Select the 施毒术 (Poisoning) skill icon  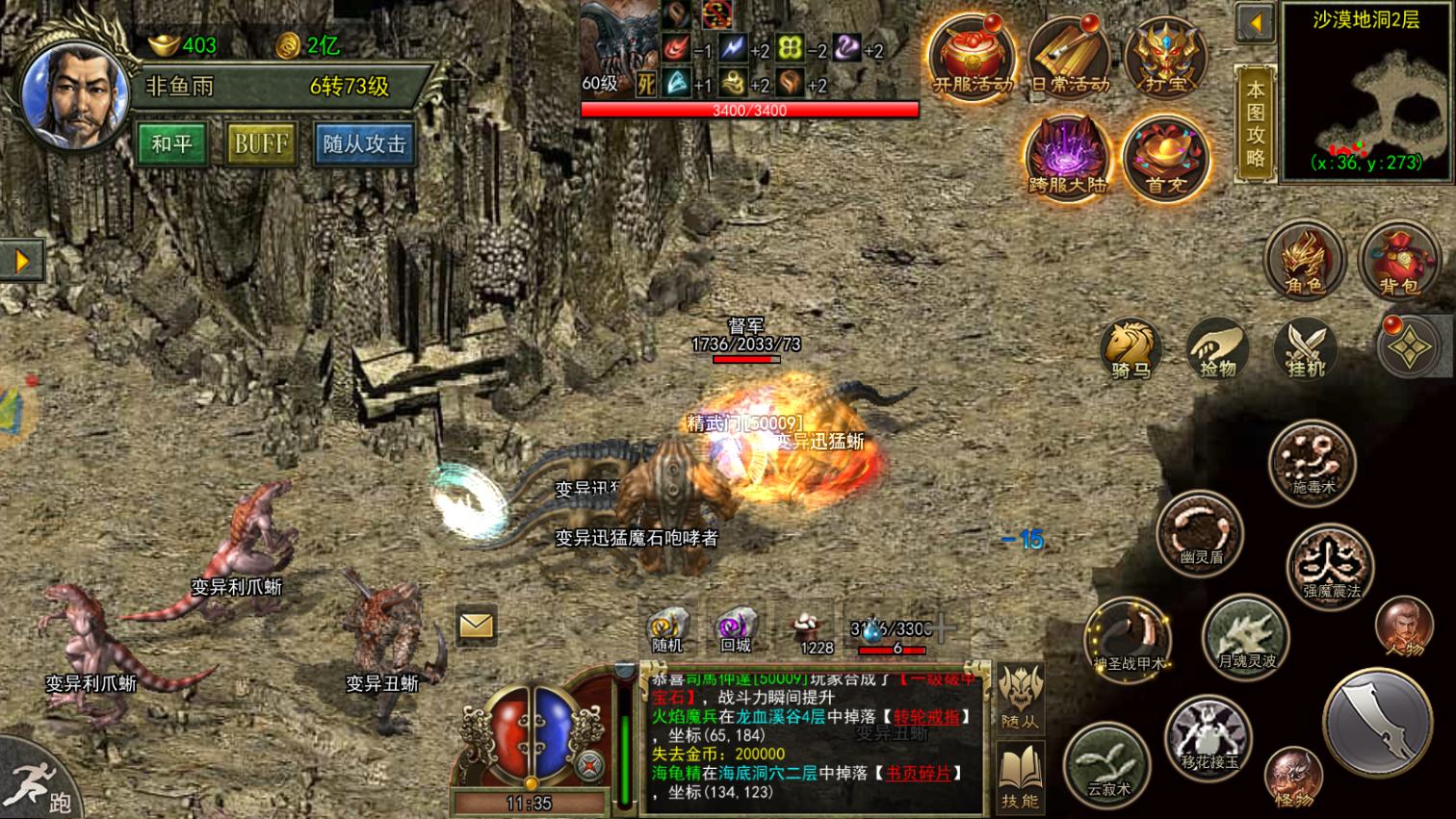tap(1313, 465)
